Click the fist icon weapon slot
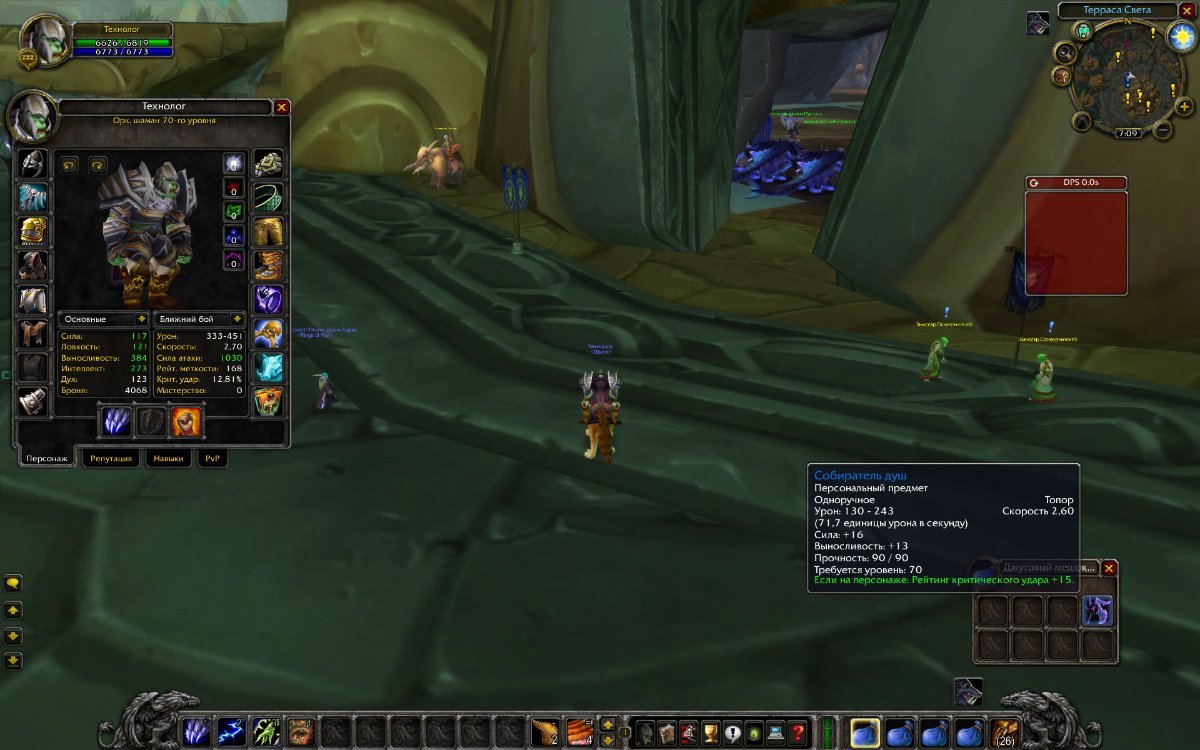The height and width of the screenshot is (750, 1200). click(186, 421)
